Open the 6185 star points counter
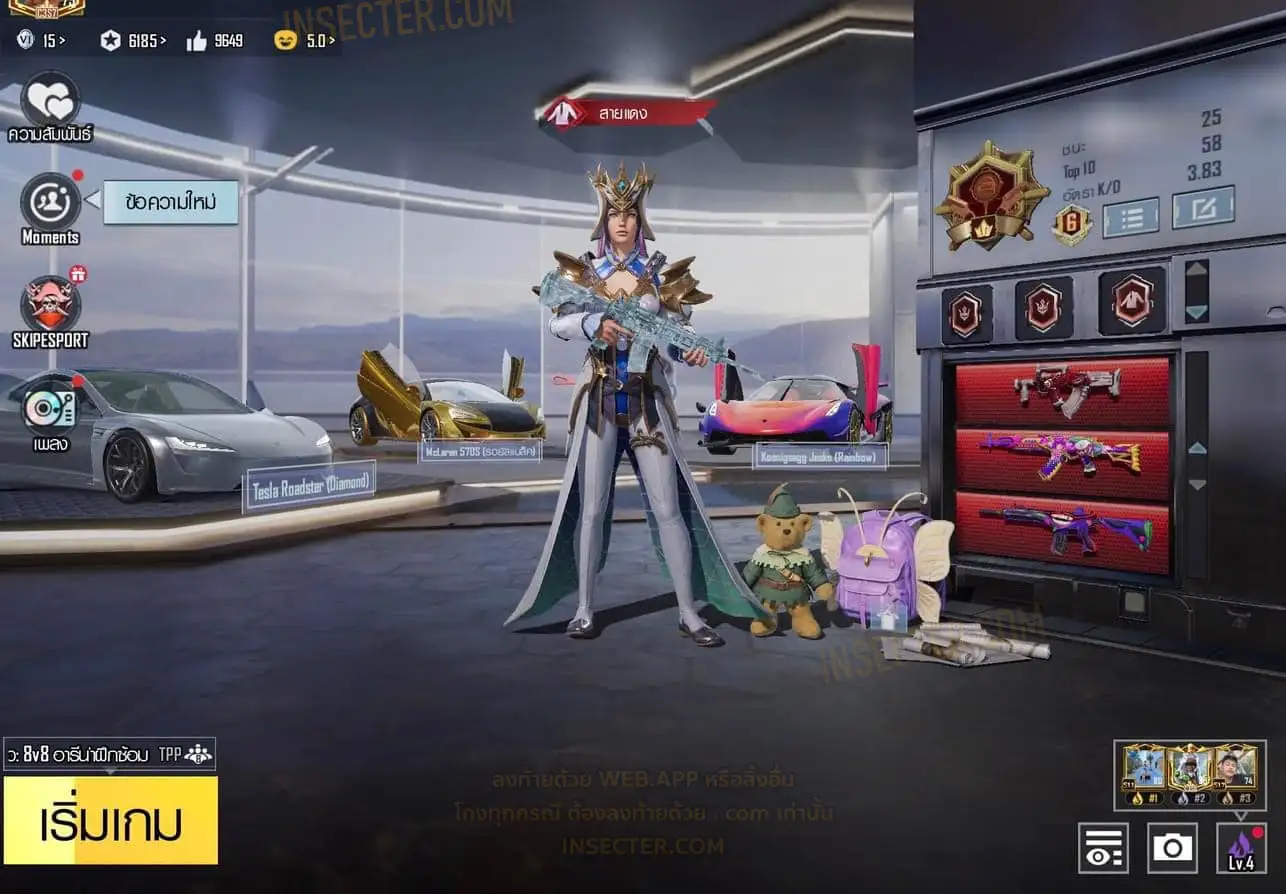The image size is (1286, 894). tap(133, 41)
